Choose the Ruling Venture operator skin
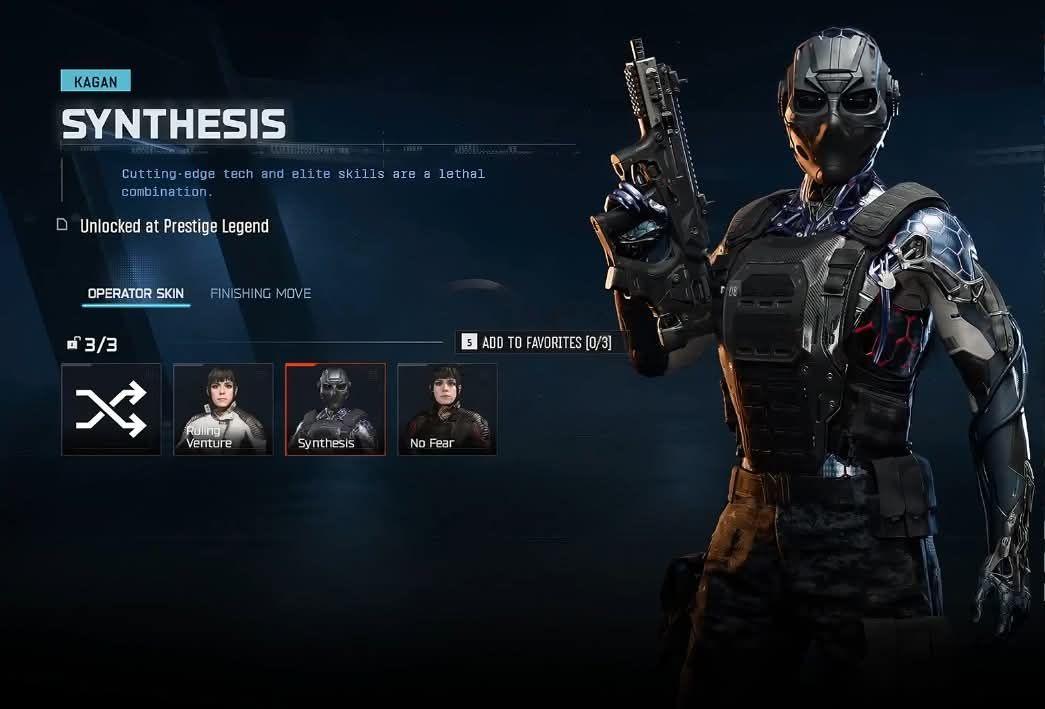The height and width of the screenshot is (709, 1045). click(223, 409)
